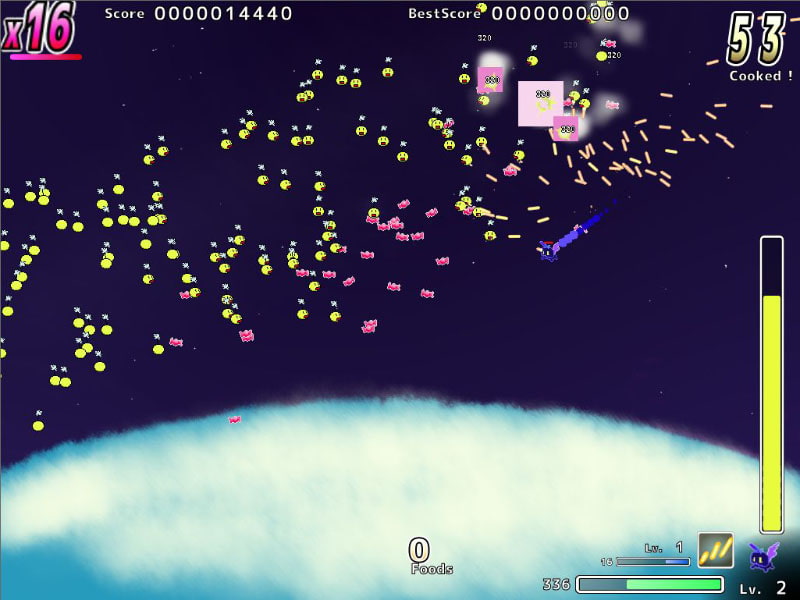Click the purple winged character portrait
800x600 pixels.
763,555
